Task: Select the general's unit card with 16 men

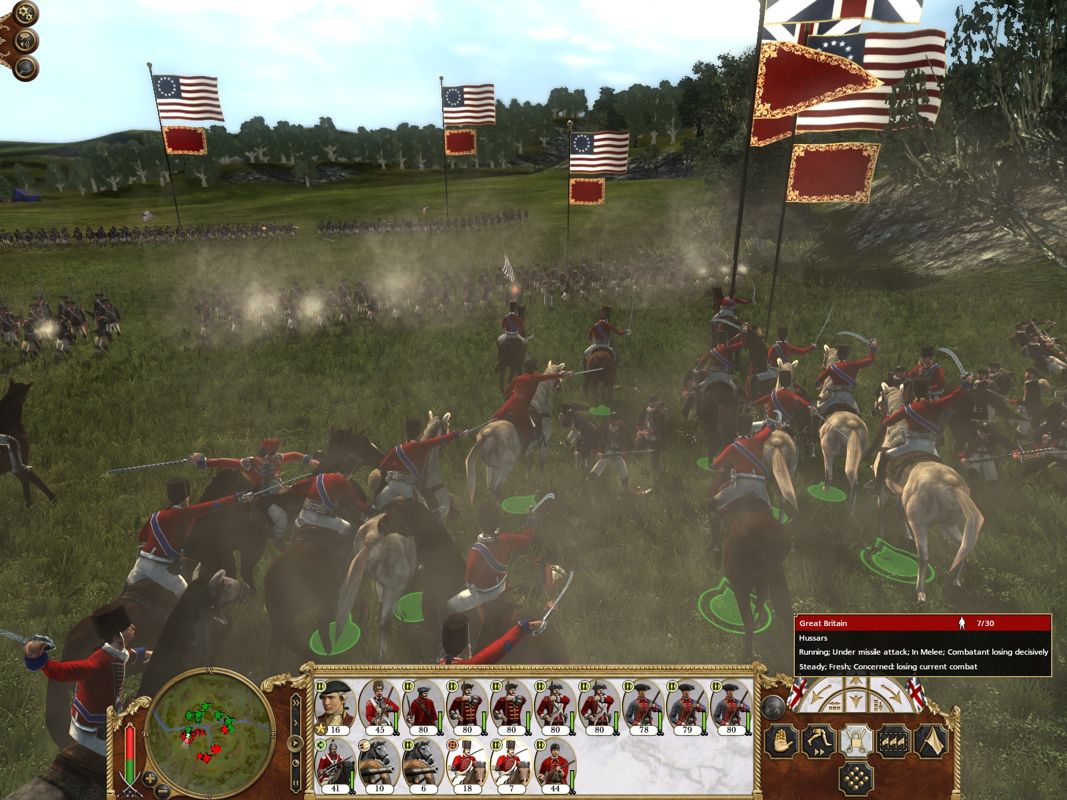Action: tap(336, 706)
